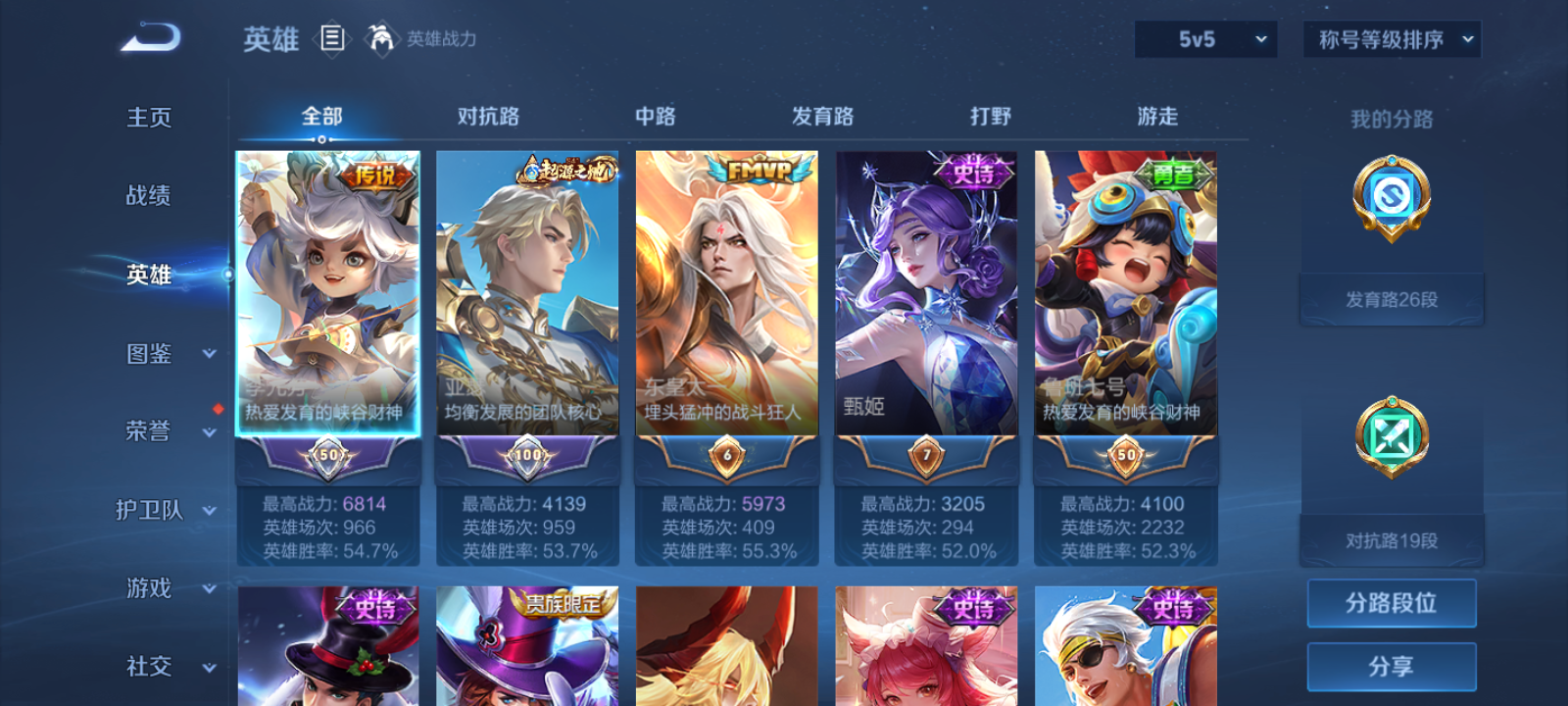The width and height of the screenshot is (1568, 706).
Task: Click the back arrow in top-left corner
Action: point(147,37)
